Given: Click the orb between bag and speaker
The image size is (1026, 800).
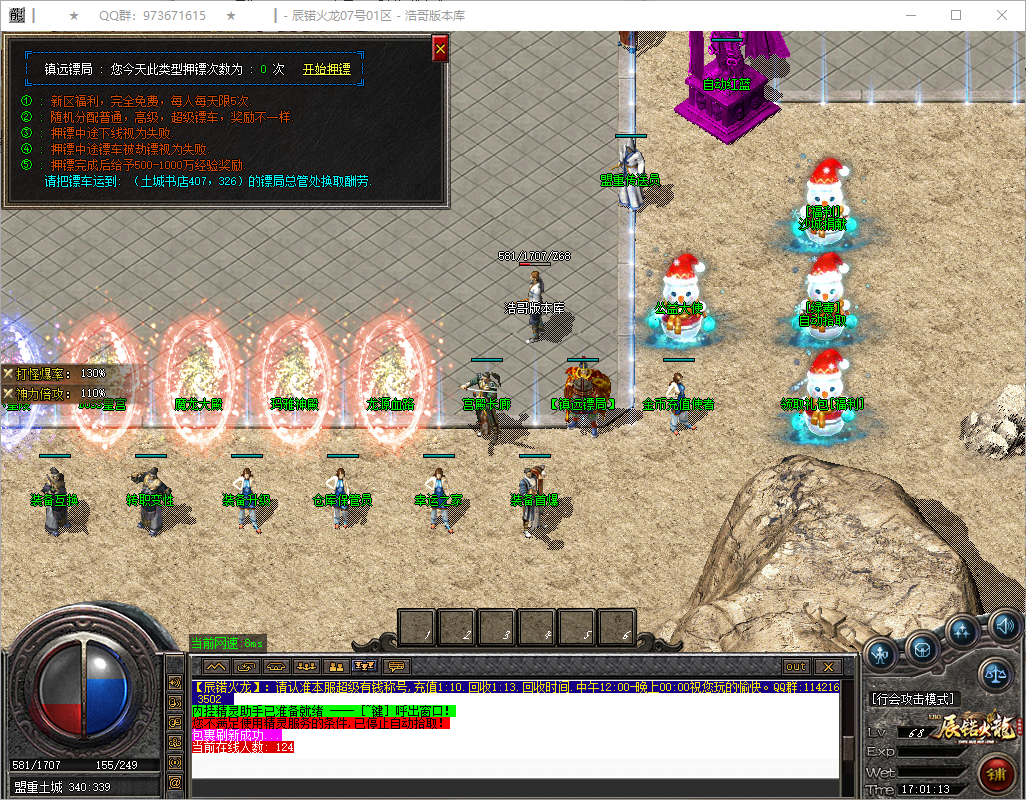Looking at the screenshot, I should point(963,631).
